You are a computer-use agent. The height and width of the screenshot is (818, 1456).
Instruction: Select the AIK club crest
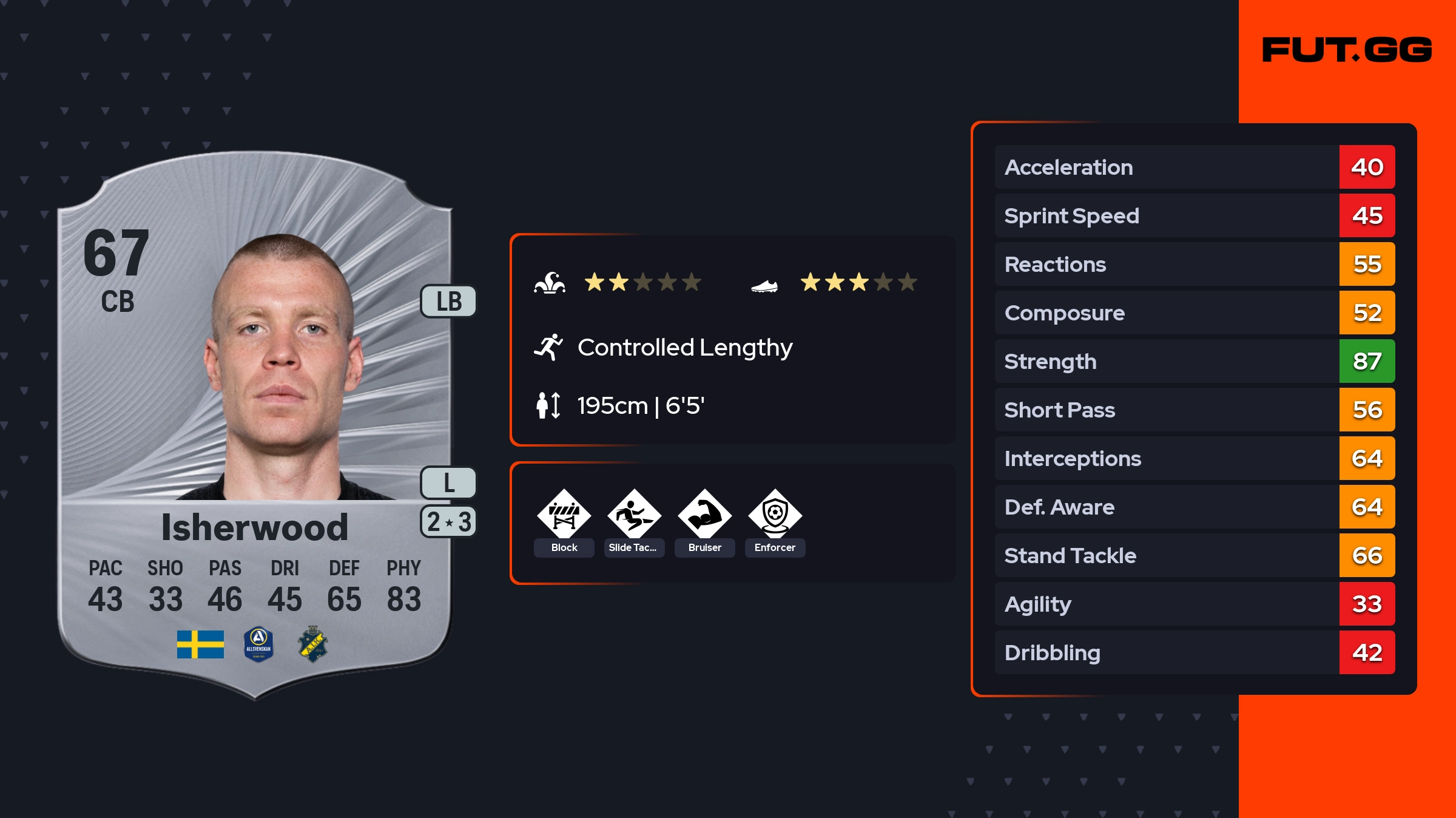tap(313, 644)
